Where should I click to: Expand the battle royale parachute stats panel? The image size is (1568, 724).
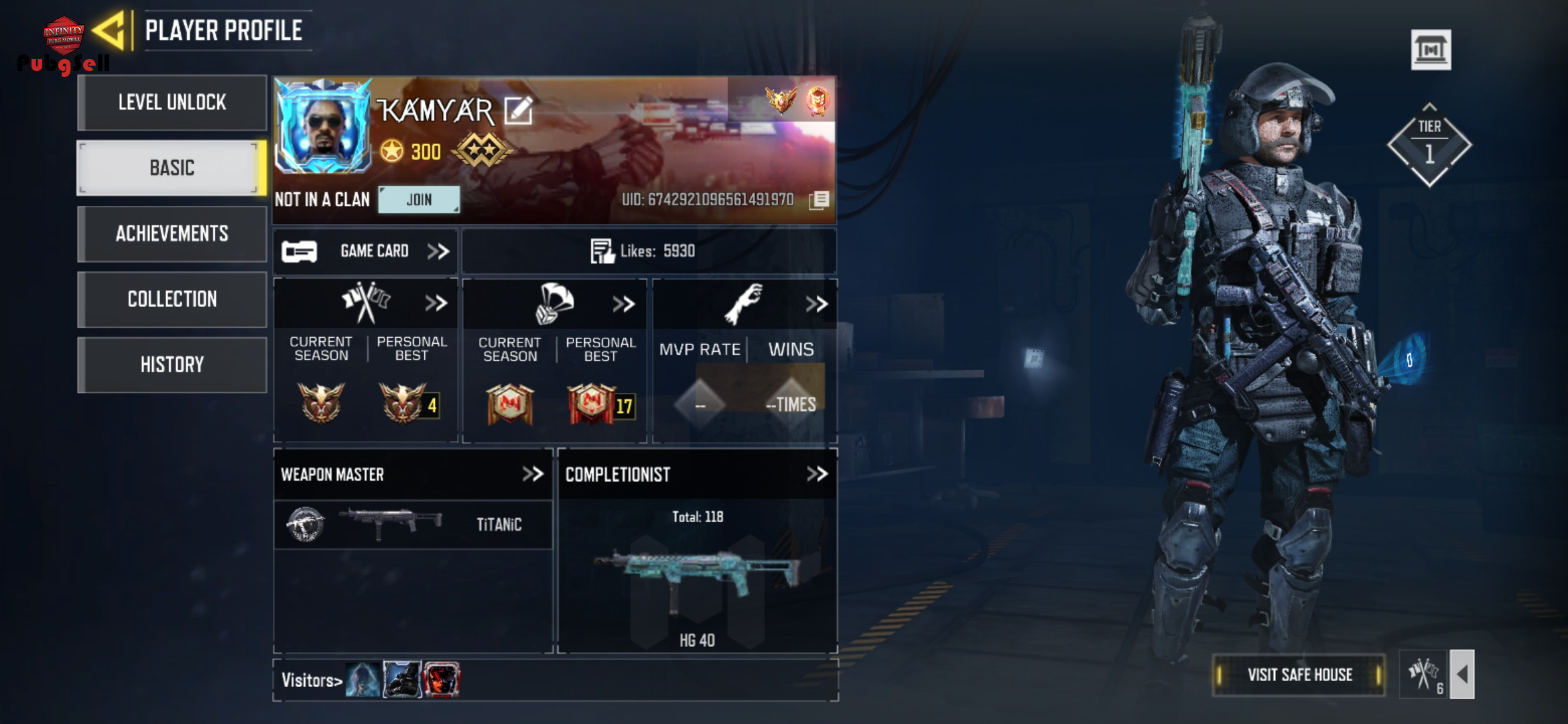(623, 304)
